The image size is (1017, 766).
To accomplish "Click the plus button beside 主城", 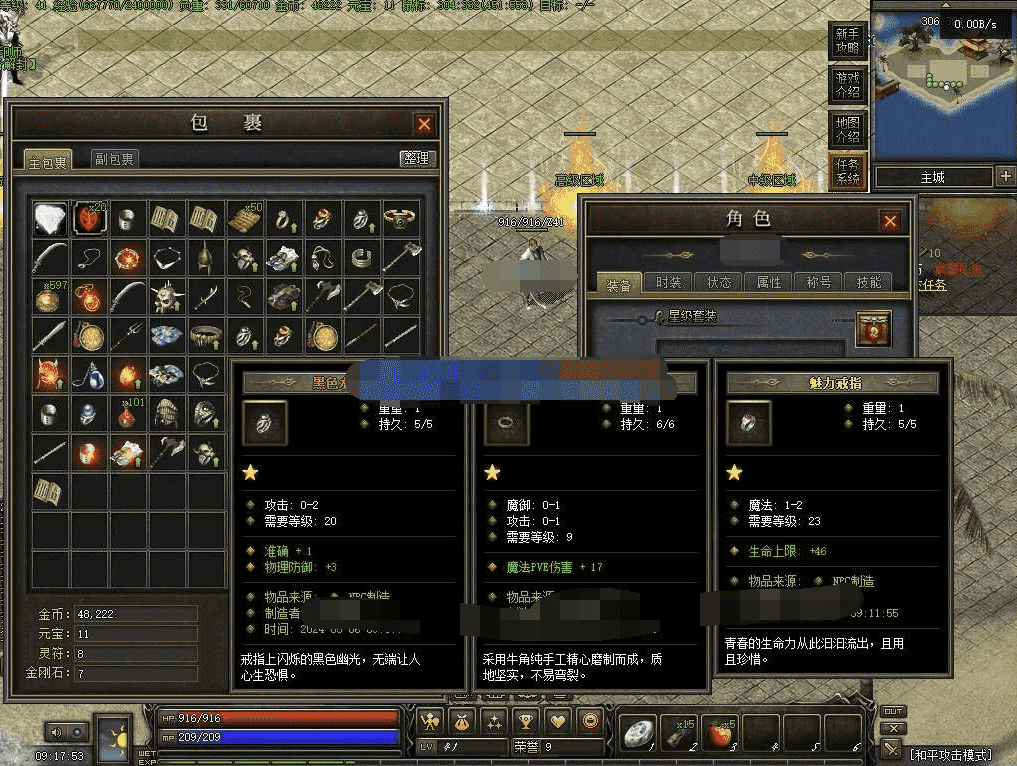I will click(1005, 177).
